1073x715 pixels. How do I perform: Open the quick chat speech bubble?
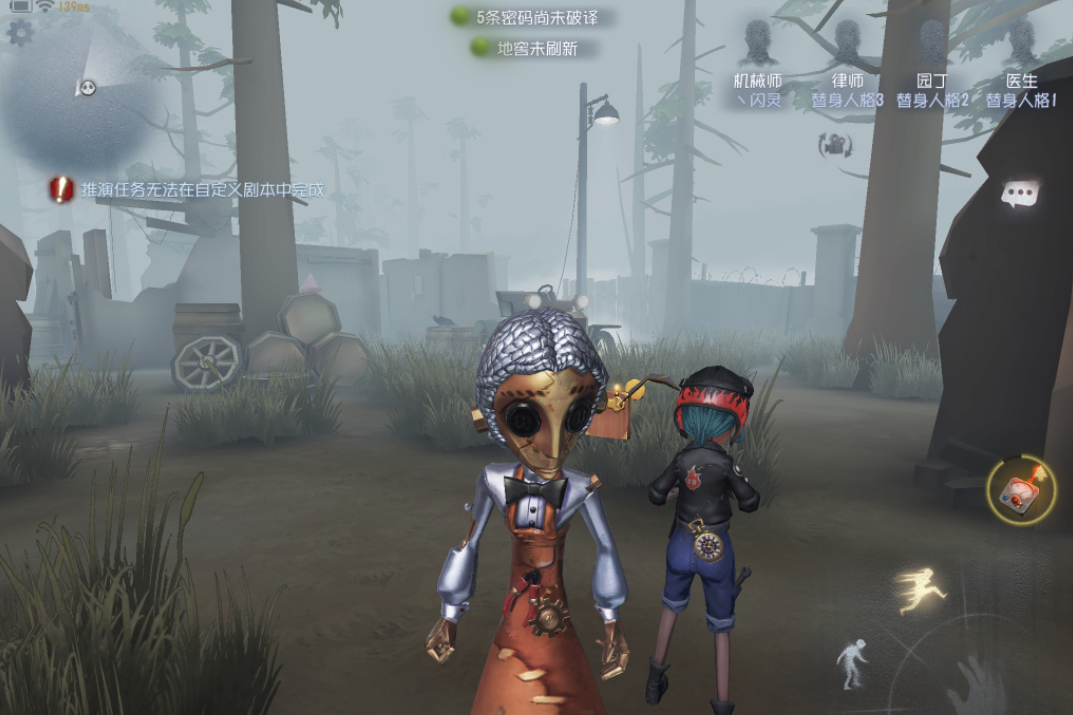click(1020, 194)
